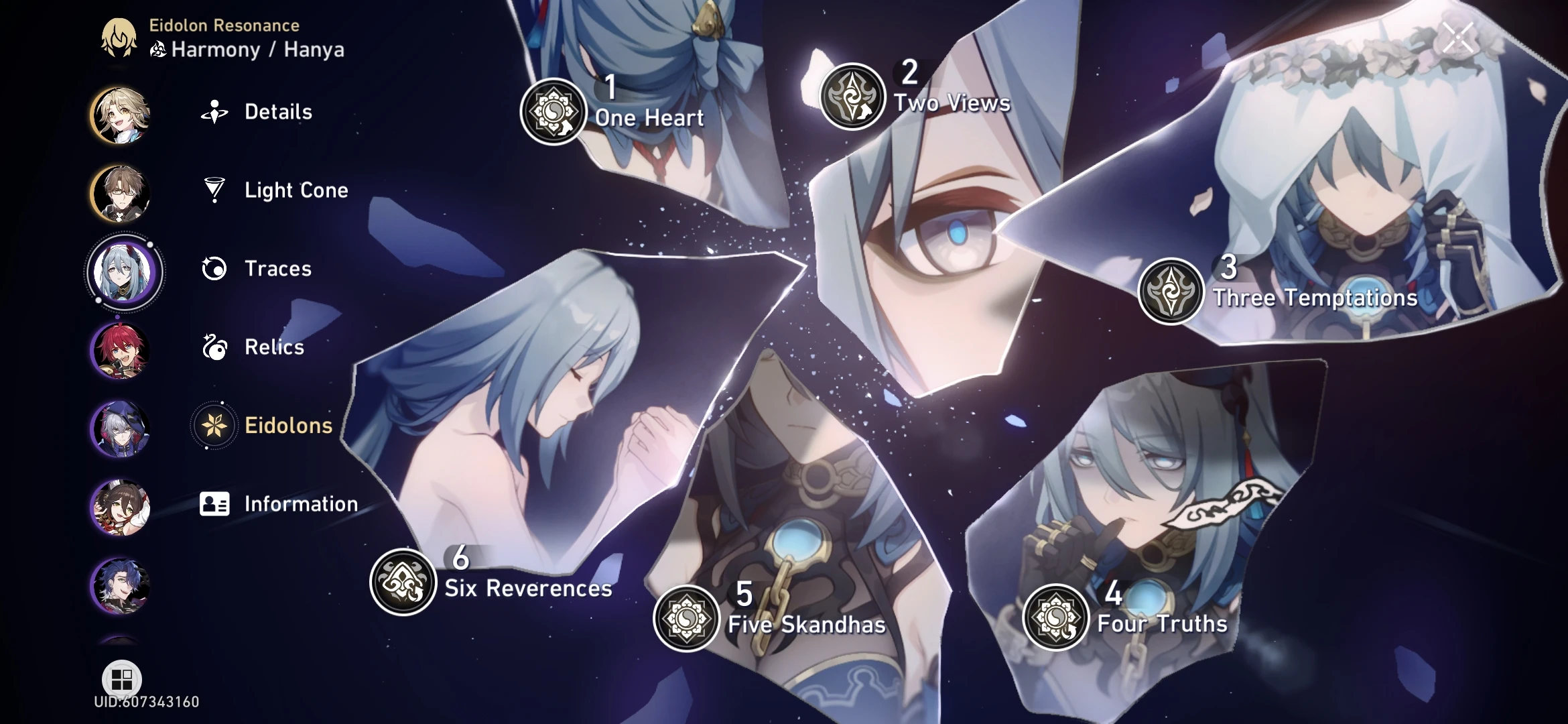Click the Eidolons star icon
Viewport: 1568px width, 724px height.
pos(212,426)
